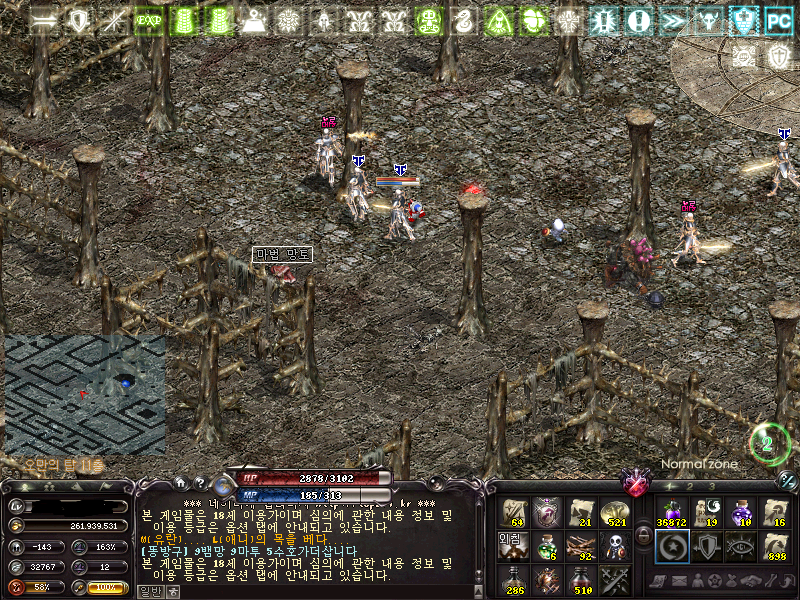Select the 일반 chat tab
This screenshot has height=600, width=800.
[x=149, y=591]
